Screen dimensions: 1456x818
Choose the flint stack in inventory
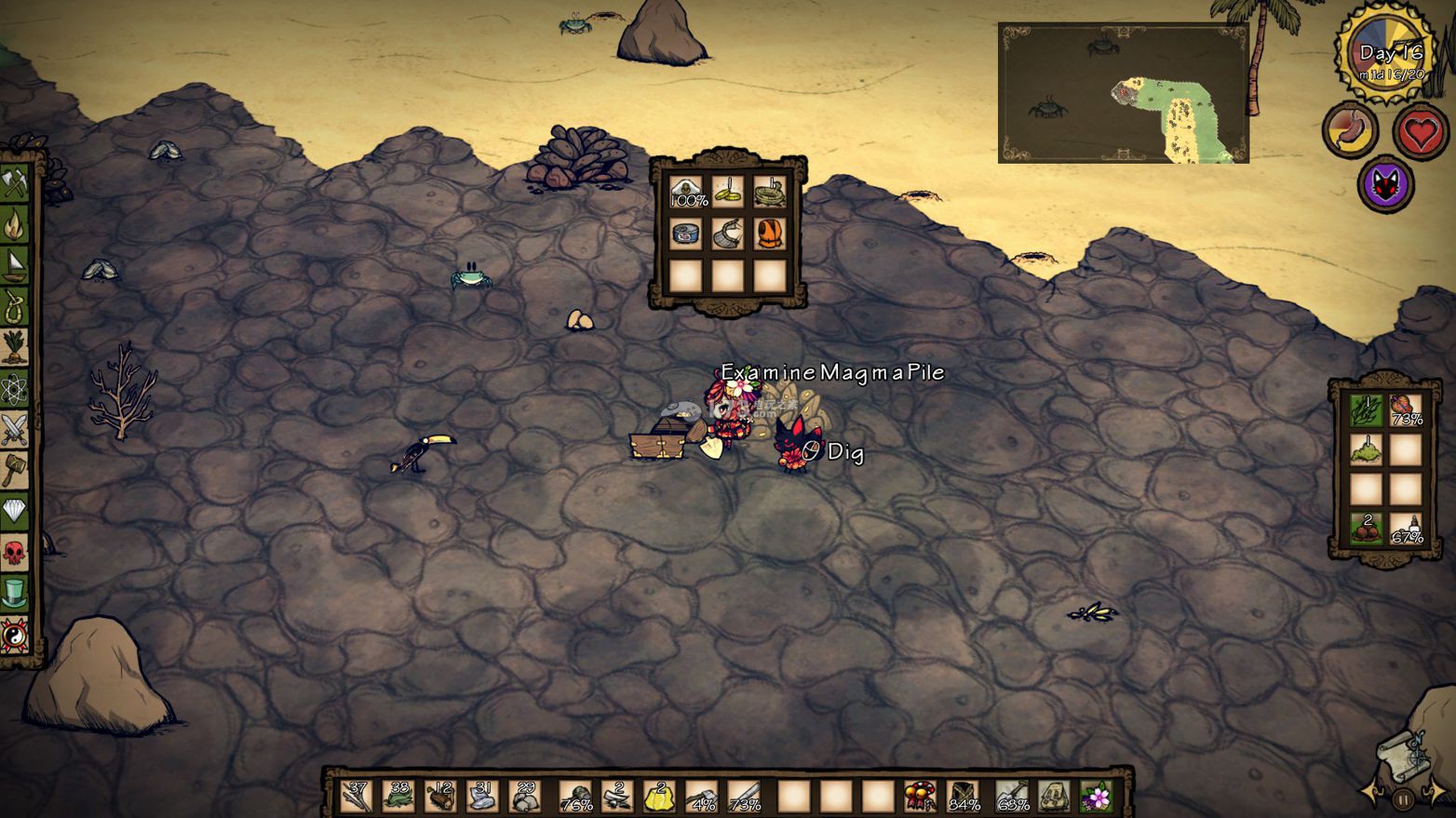click(482, 797)
